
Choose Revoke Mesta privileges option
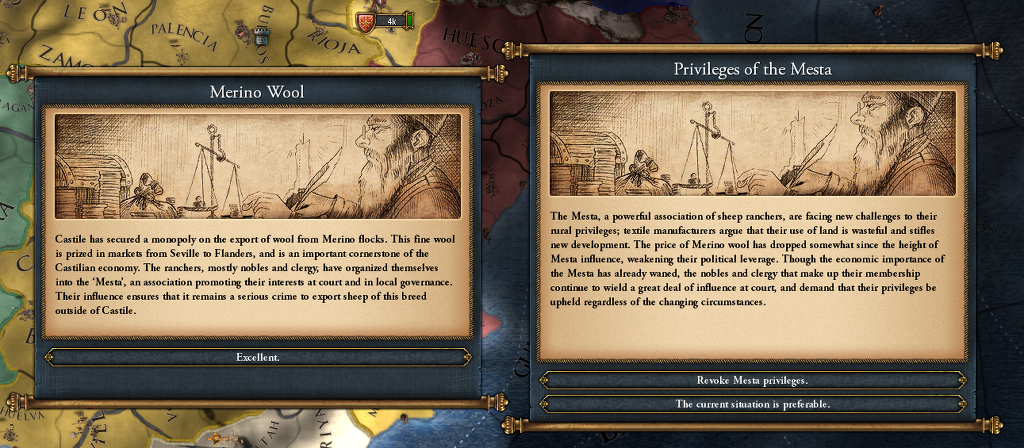pos(751,381)
